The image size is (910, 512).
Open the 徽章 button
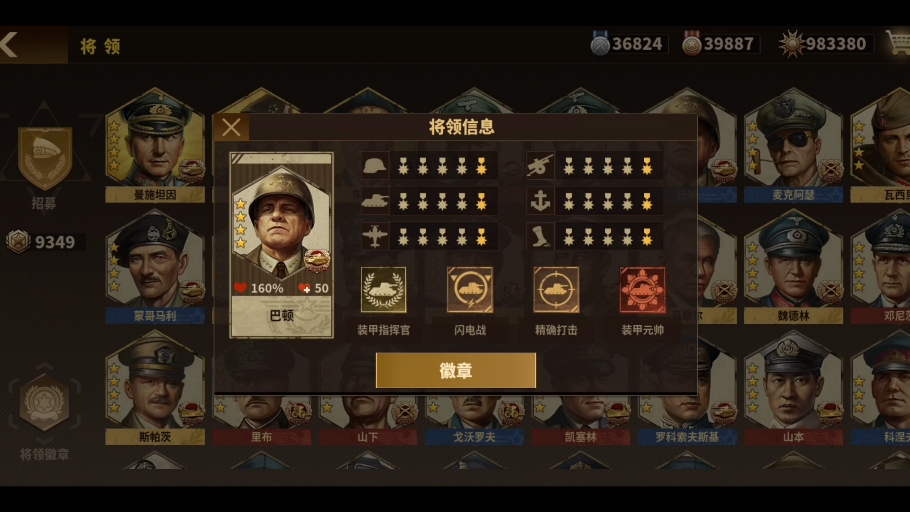pos(456,370)
